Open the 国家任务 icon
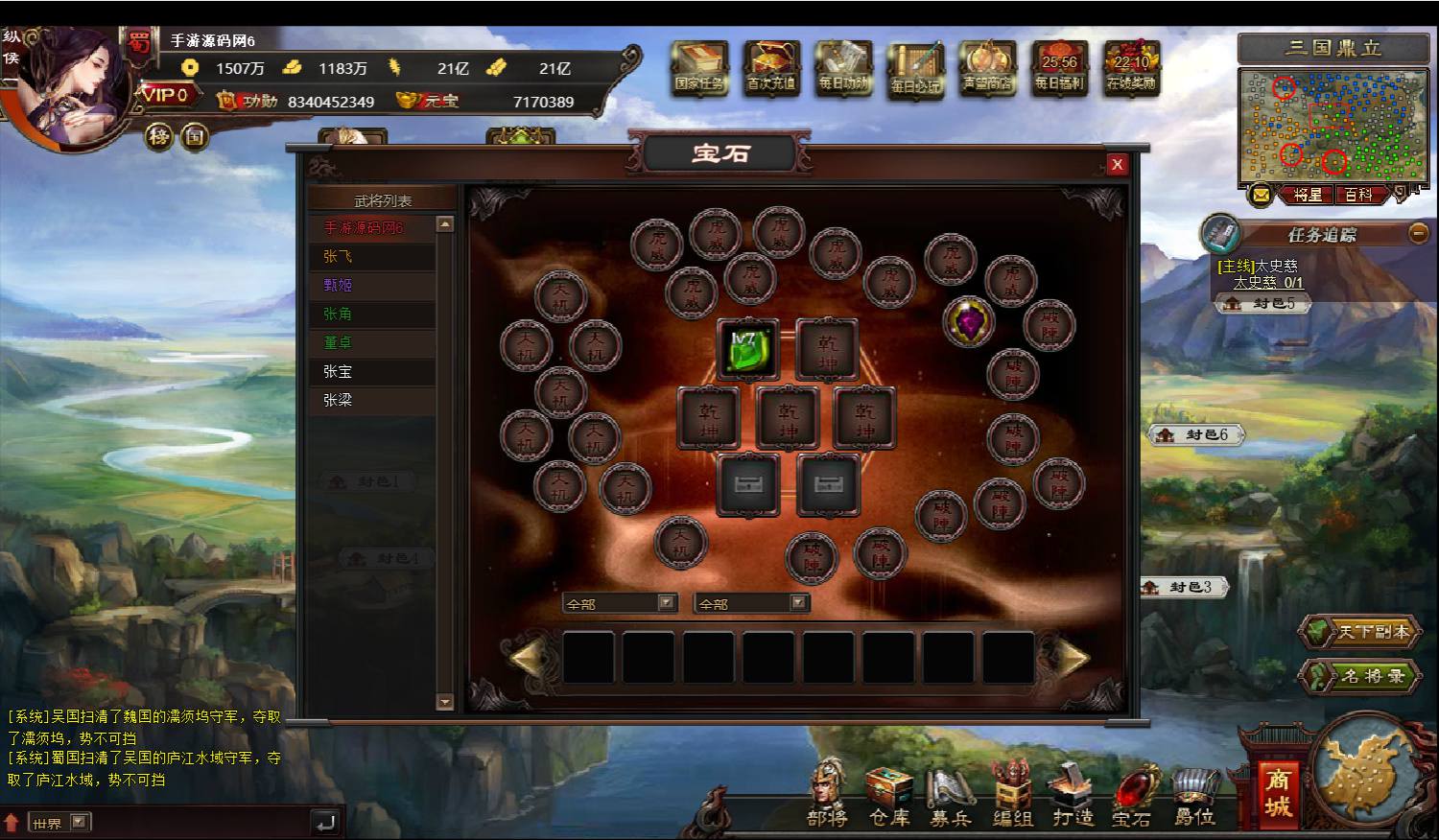Screen dimensions: 1439x840 tap(699, 67)
